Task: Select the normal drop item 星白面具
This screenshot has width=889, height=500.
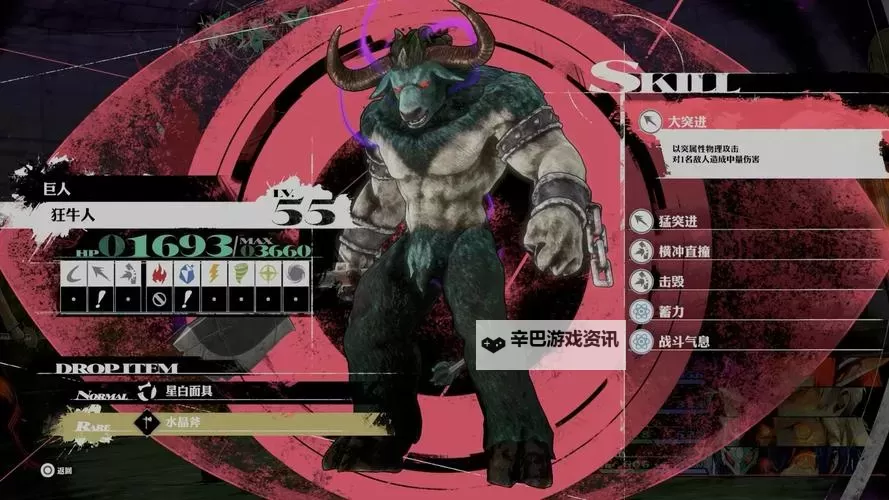Action: point(188,391)
